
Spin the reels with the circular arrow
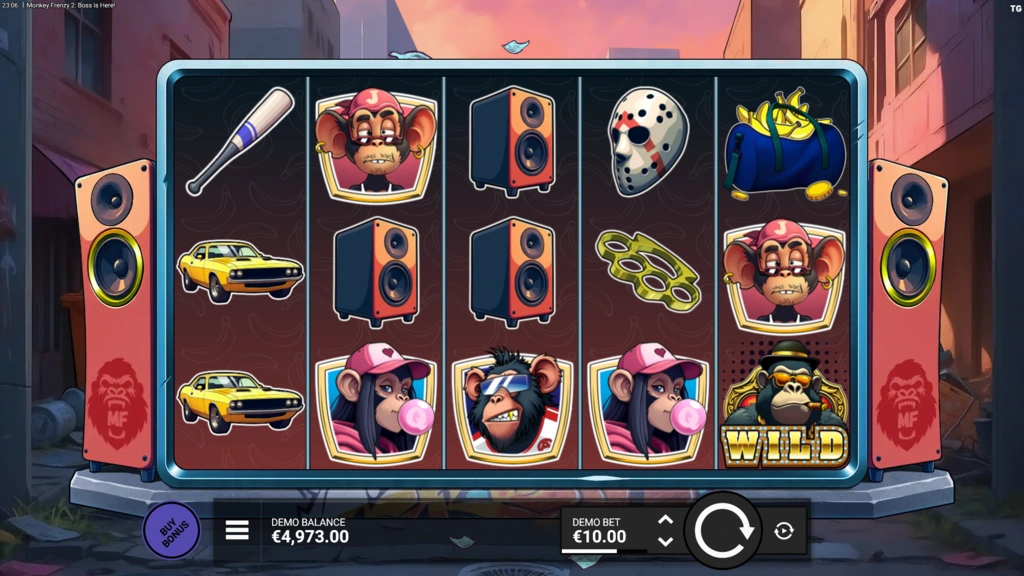point(723,530)
